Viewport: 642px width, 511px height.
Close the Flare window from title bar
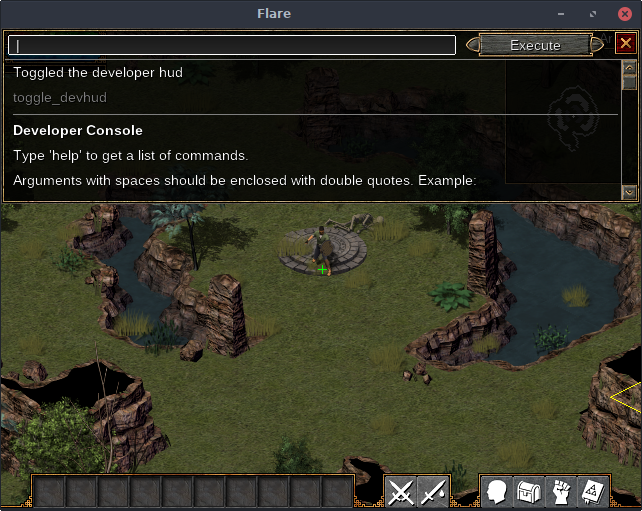point(624,14)
